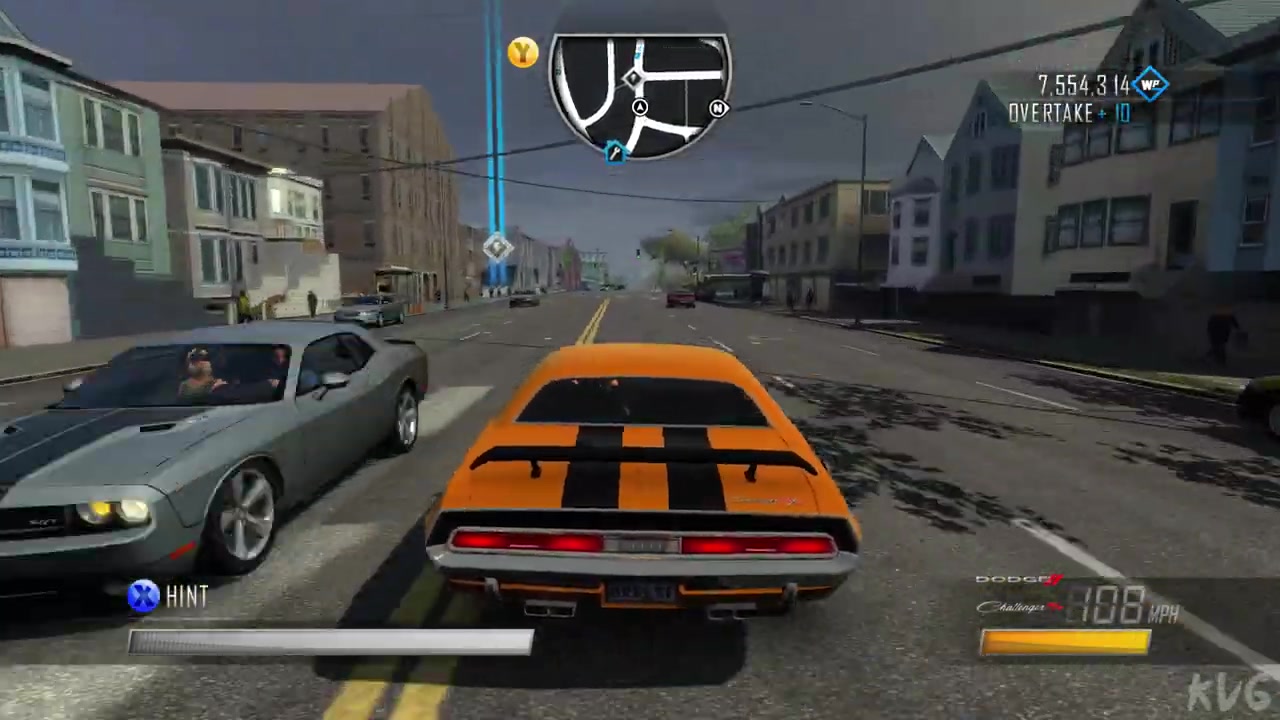Click the N compass indicator on the minimap
This screenshot has height=720, width=1280.
[x=718, y=108]
